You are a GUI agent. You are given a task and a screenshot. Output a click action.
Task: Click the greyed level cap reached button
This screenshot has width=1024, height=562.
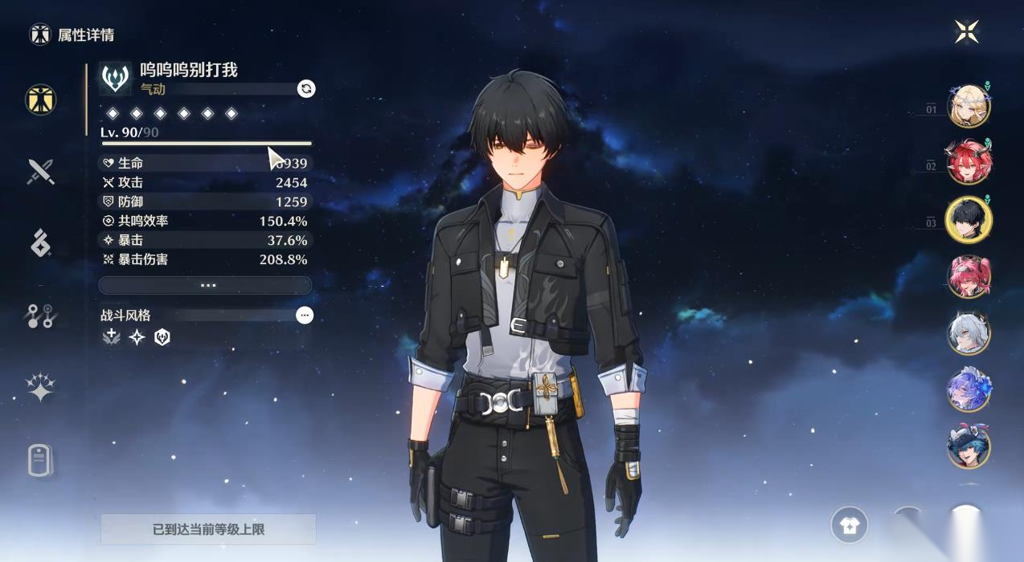pyautogui.click(x=208, y=529)
